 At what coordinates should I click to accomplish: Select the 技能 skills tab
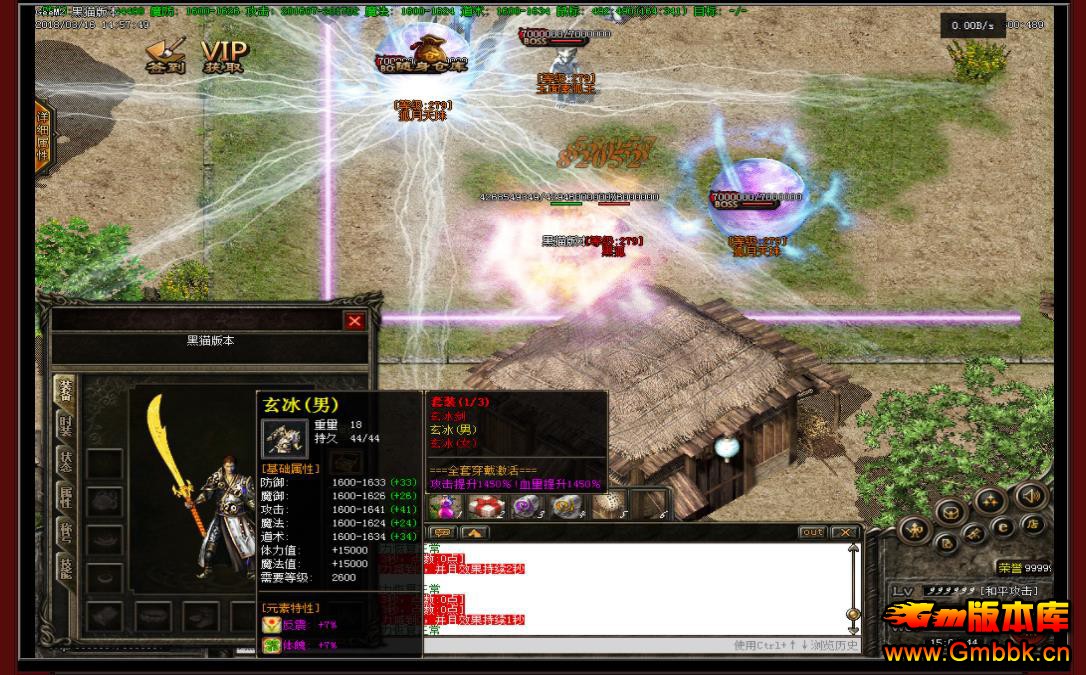coord(65,566)
